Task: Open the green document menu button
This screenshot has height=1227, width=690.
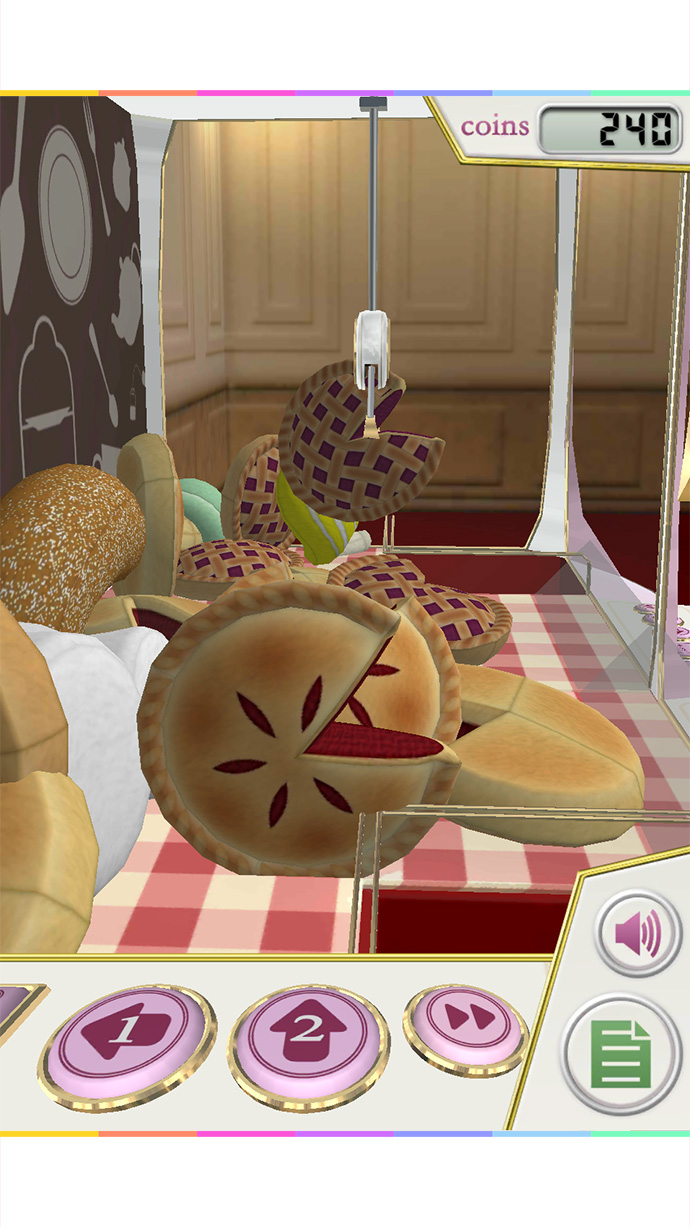Action: (621, 1054)
